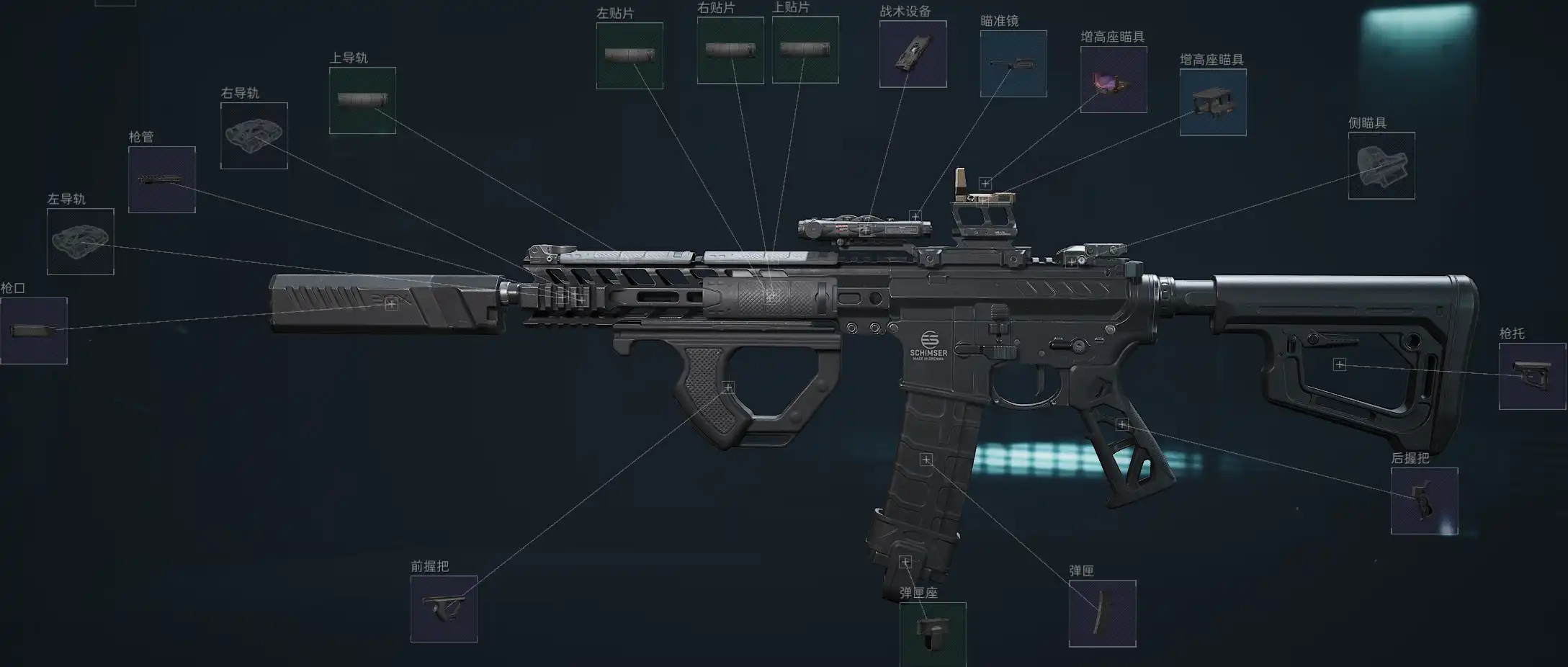Open the 左导轨 left rail slot
The height and width of the screenshot is (667, 1568).
(81, 241)
